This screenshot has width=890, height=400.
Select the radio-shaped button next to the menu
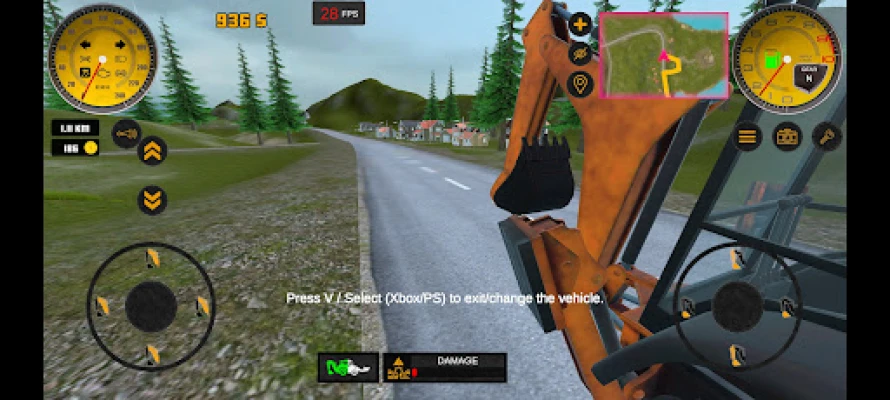788,136
